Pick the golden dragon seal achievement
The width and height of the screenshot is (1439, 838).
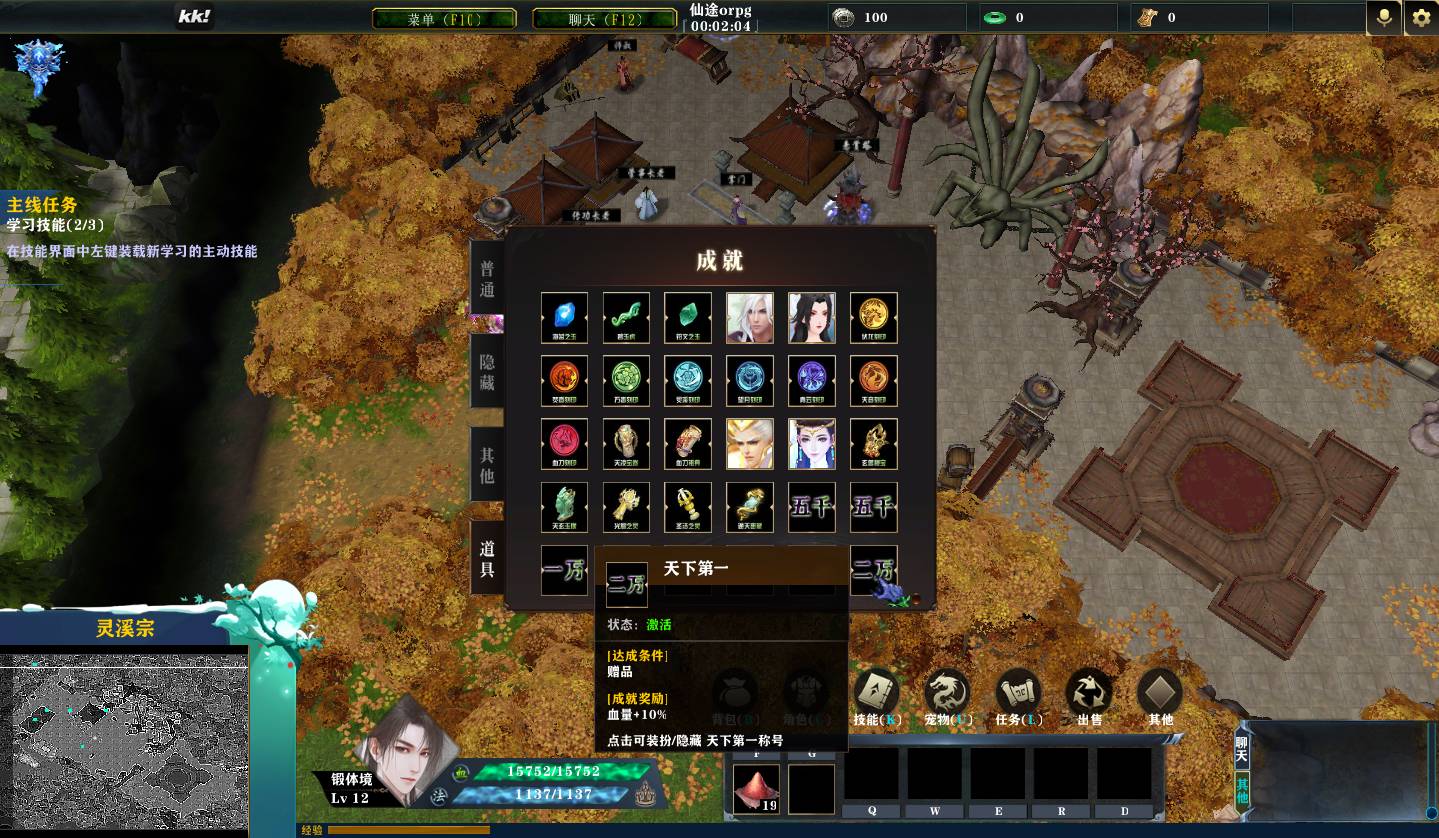(874, 317)
